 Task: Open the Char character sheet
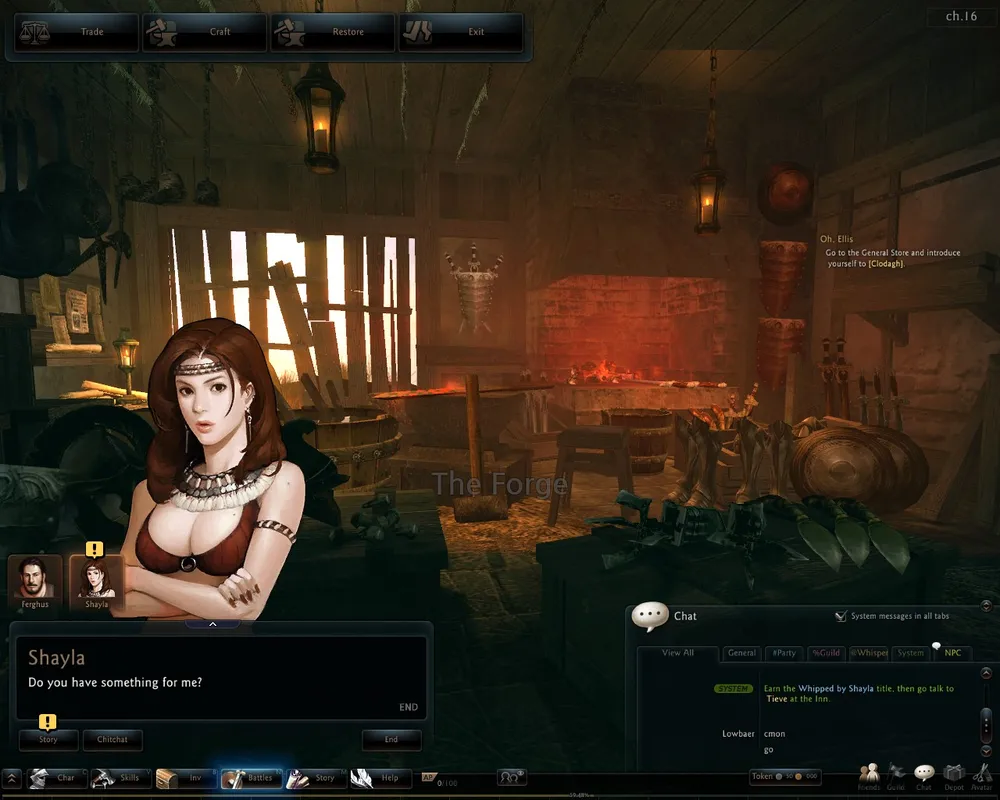click(x=54, y=778)
